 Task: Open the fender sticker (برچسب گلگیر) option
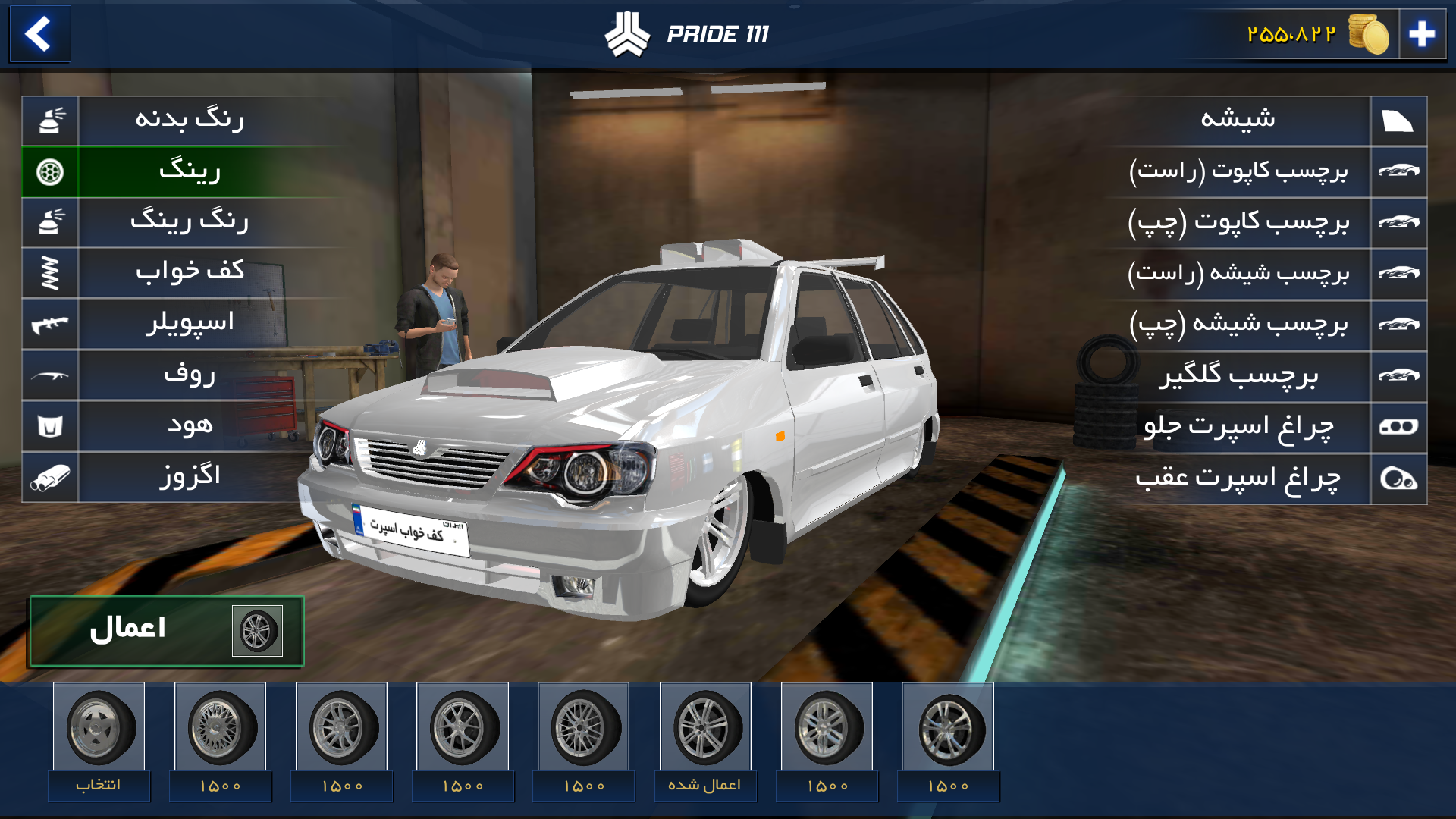click(x=1238, y=375)
